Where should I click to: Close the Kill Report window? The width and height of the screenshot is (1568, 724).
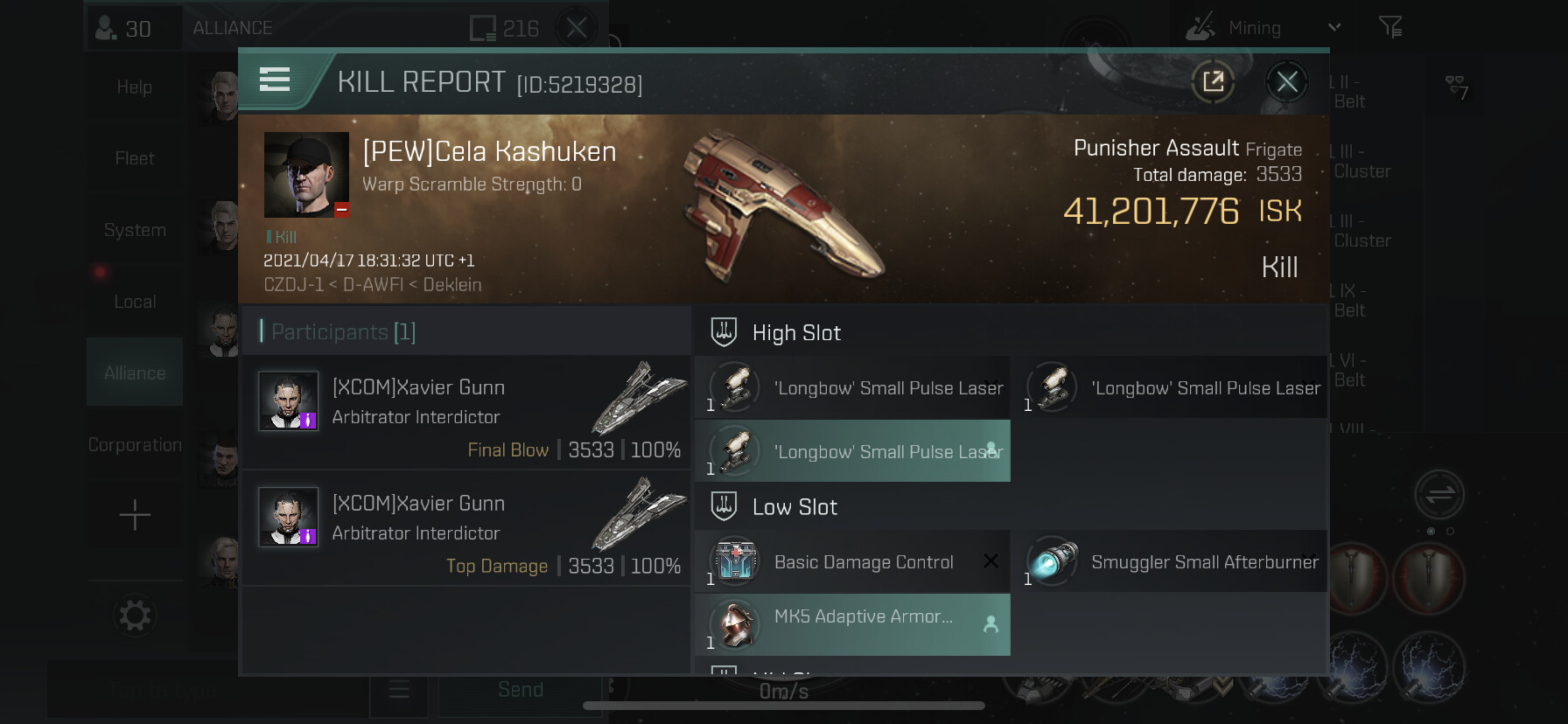click(1286, 82)
